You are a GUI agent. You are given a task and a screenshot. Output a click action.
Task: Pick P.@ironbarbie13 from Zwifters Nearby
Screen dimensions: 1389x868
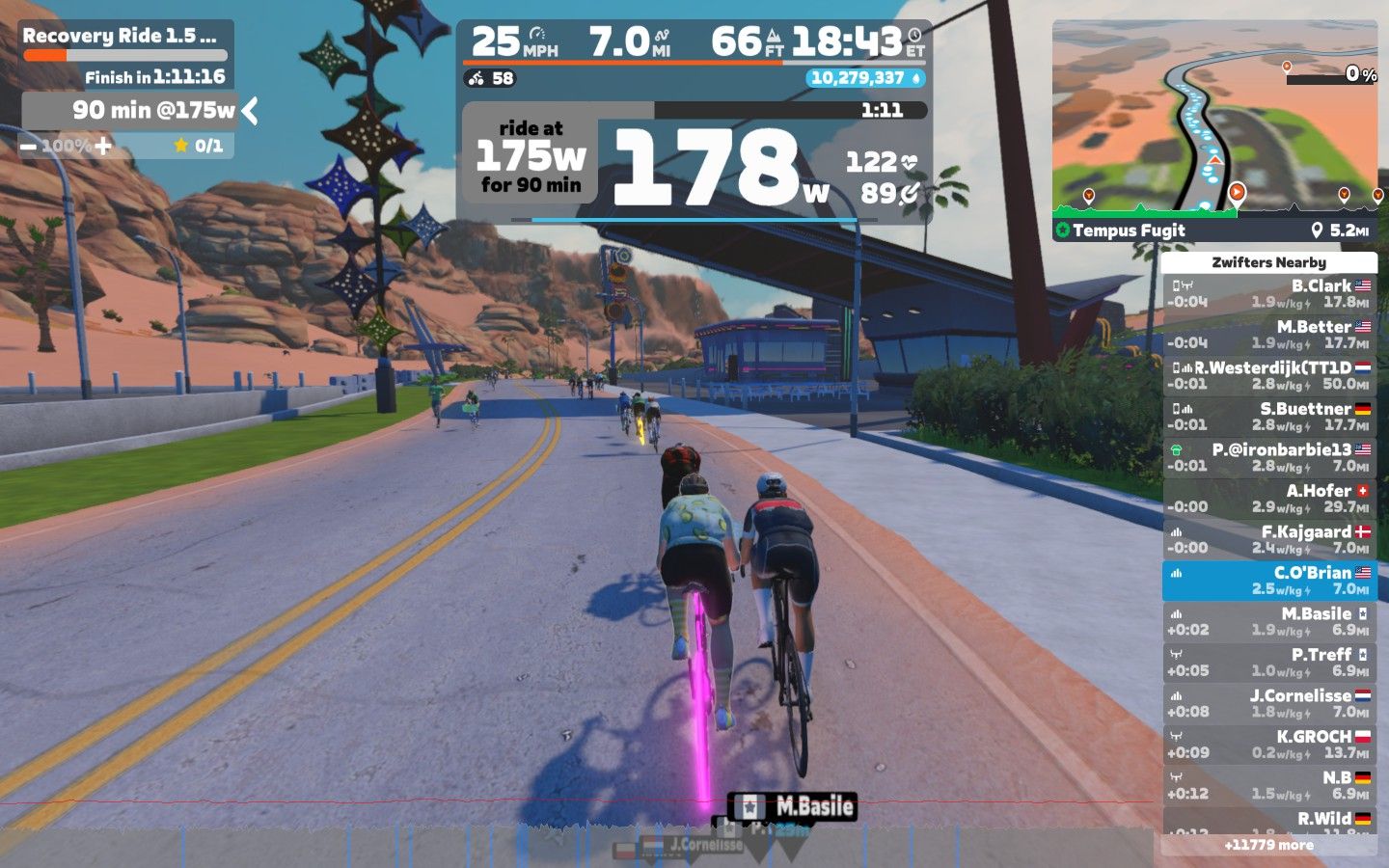coord(1268,457)
